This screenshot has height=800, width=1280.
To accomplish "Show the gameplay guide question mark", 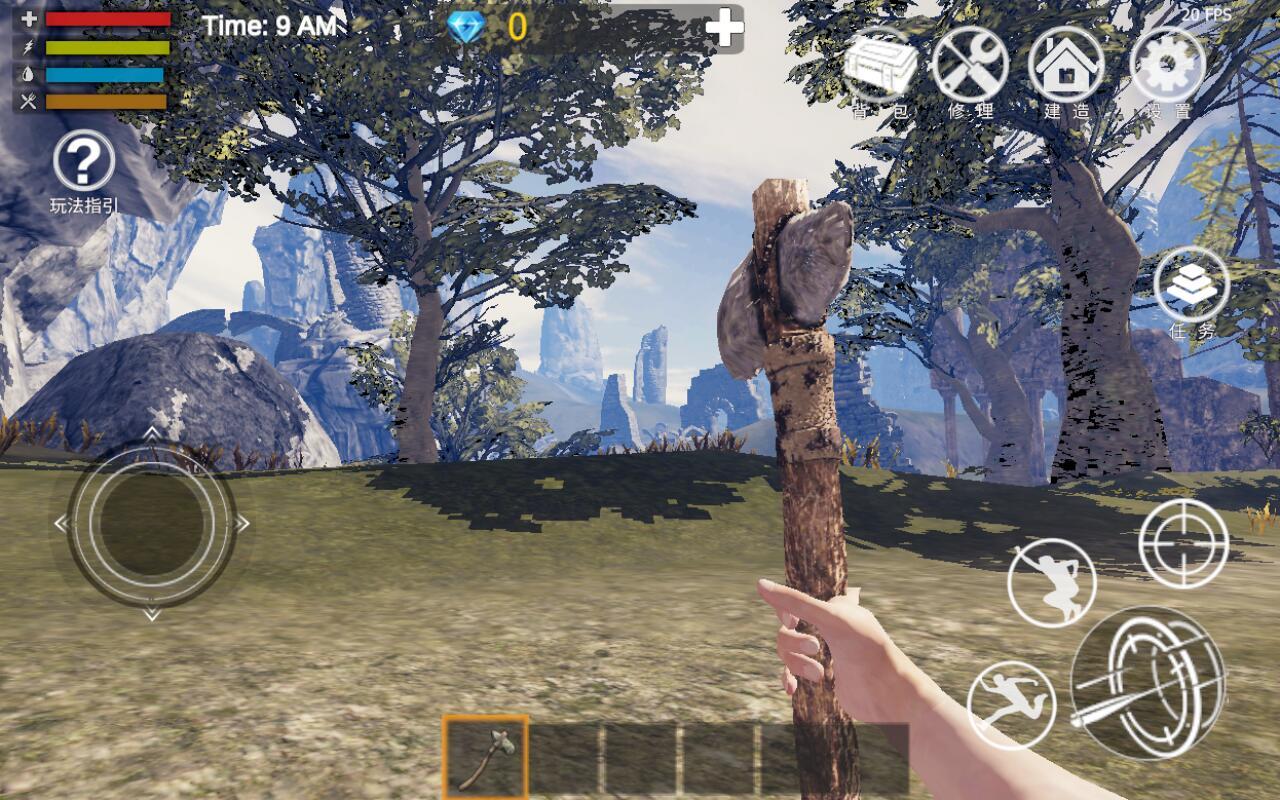I will (x=84, y=161).
